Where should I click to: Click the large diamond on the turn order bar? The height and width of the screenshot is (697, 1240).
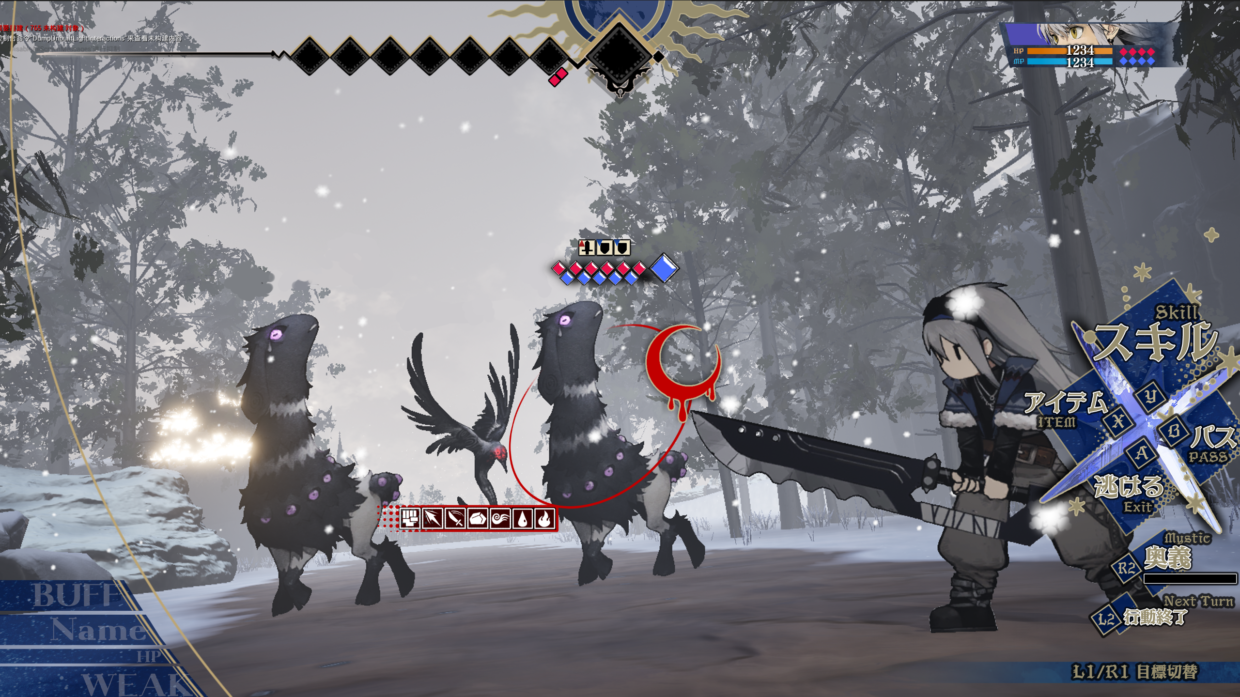(618, 53)
